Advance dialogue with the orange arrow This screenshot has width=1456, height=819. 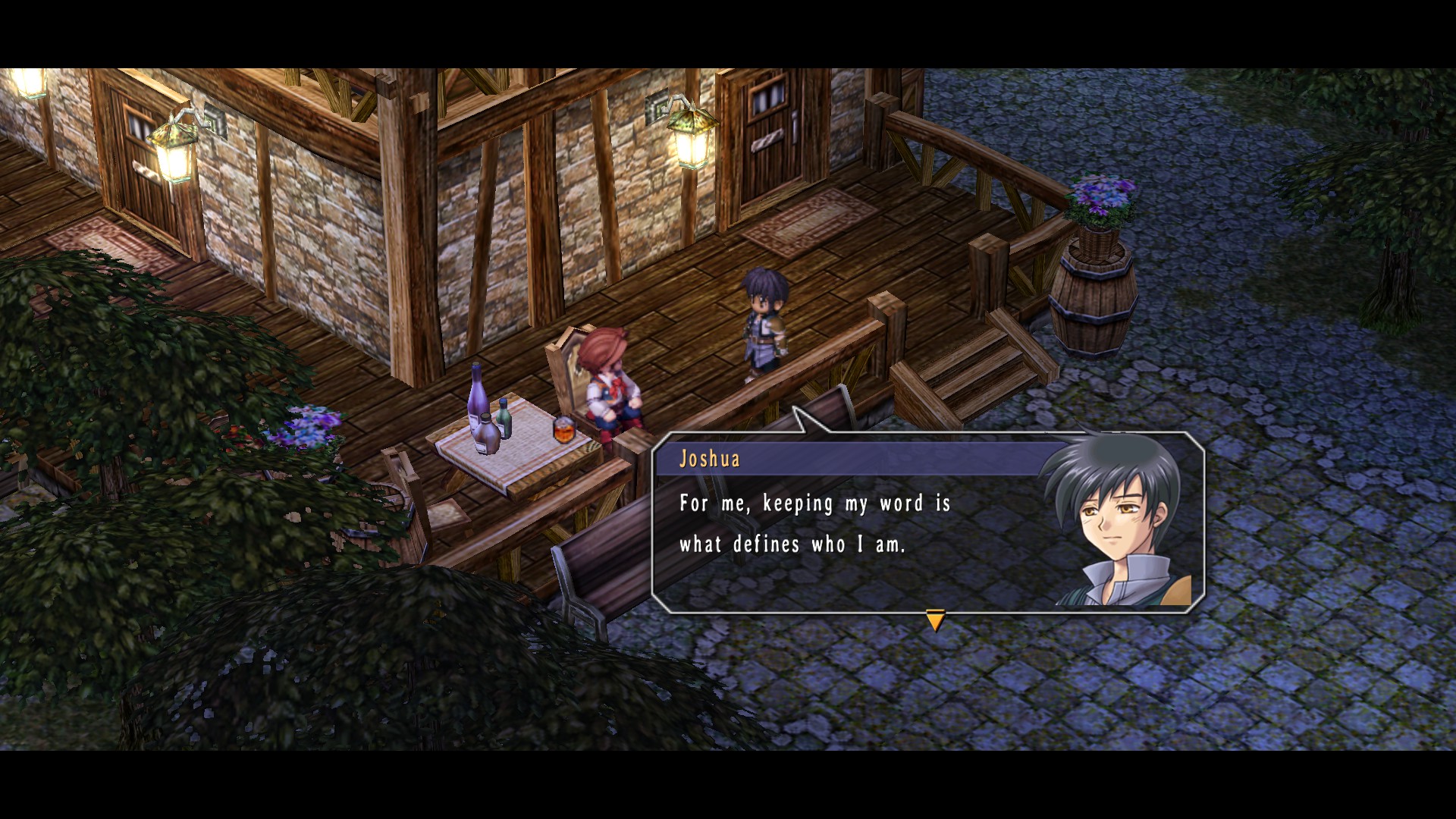point(935,621)
